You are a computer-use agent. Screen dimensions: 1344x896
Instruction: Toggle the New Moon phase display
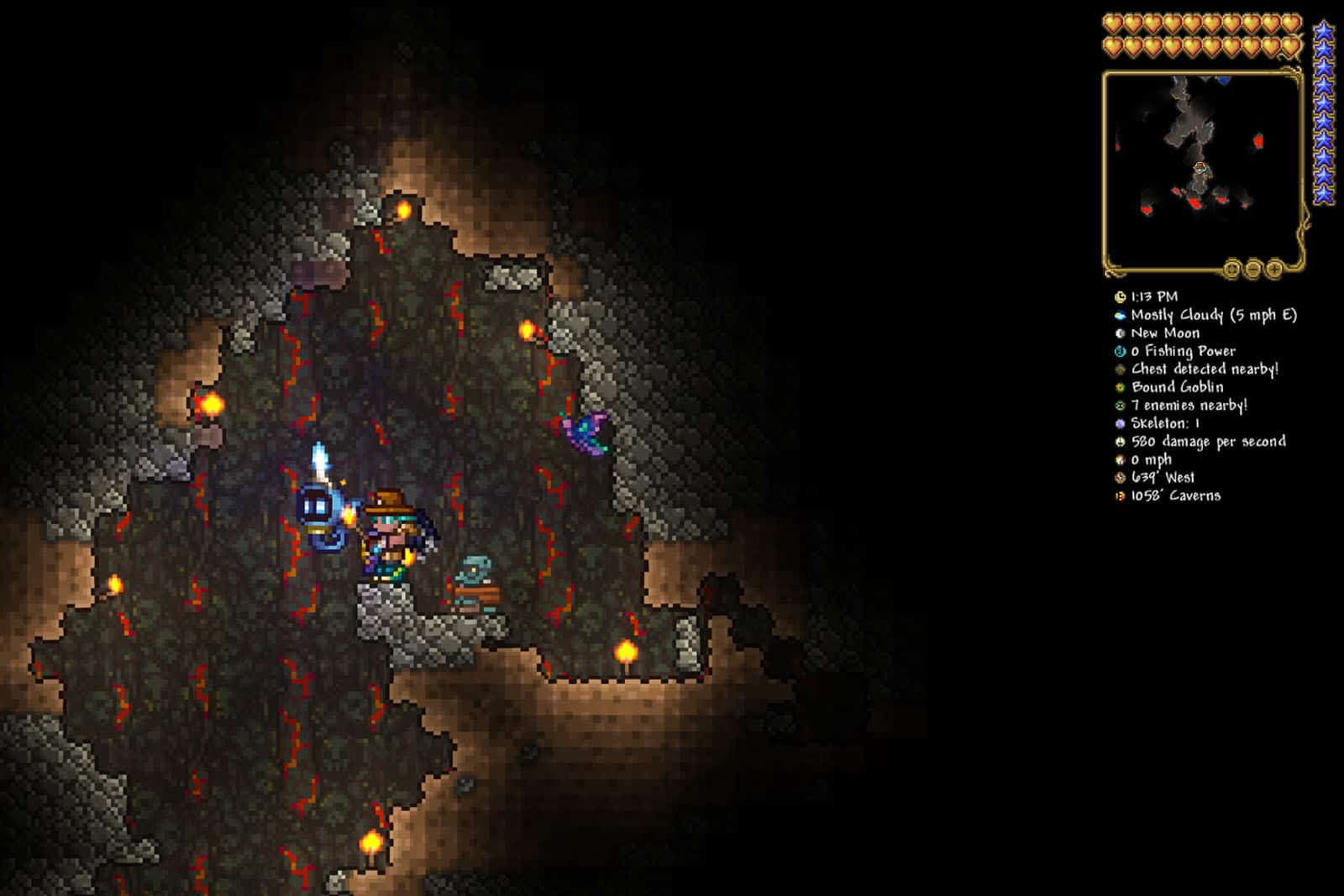1120,333
